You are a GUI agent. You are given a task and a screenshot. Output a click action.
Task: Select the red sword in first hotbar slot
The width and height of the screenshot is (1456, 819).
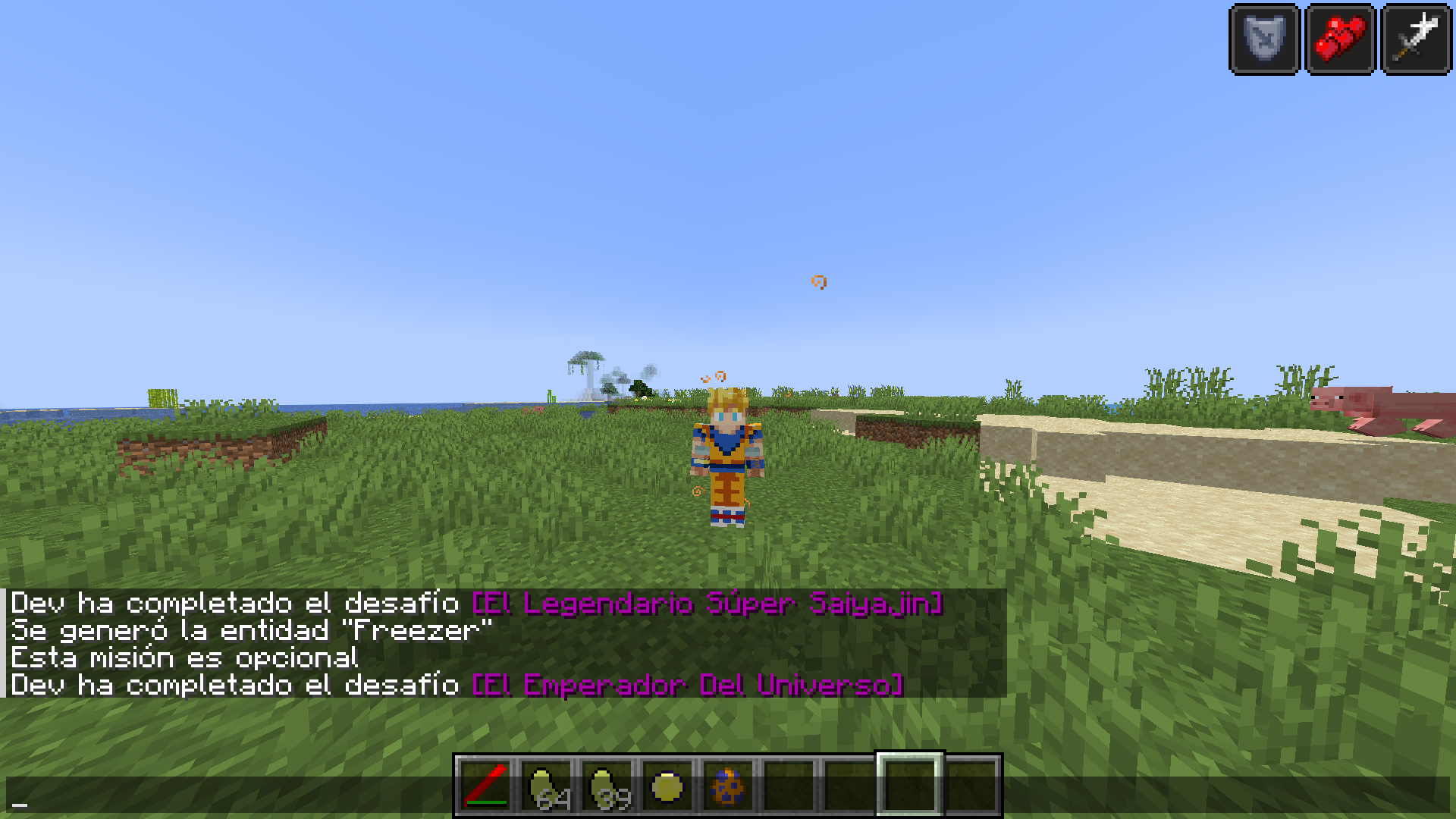pyautogui.click(x=485, y=780)
